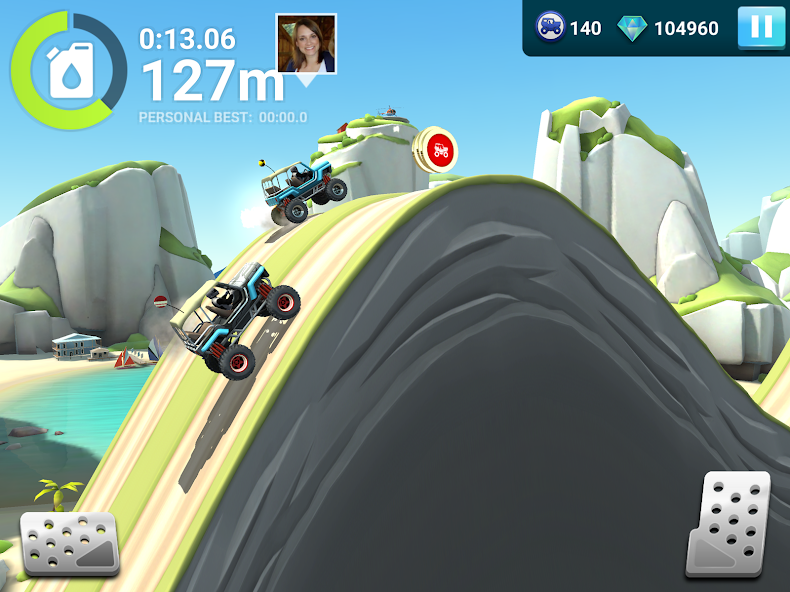Hit the brake pedal

[70, 543]
